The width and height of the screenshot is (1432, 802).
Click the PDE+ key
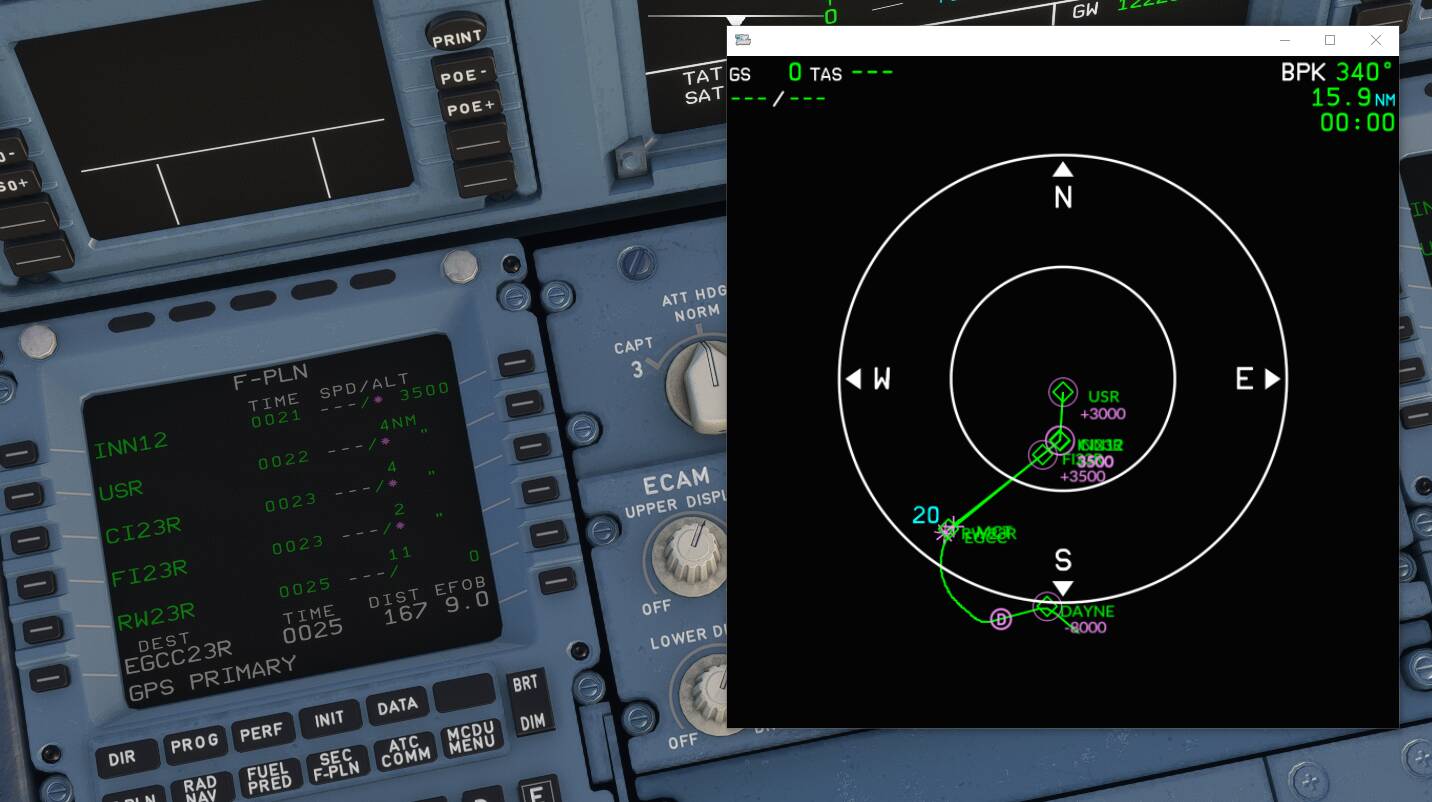470,107
